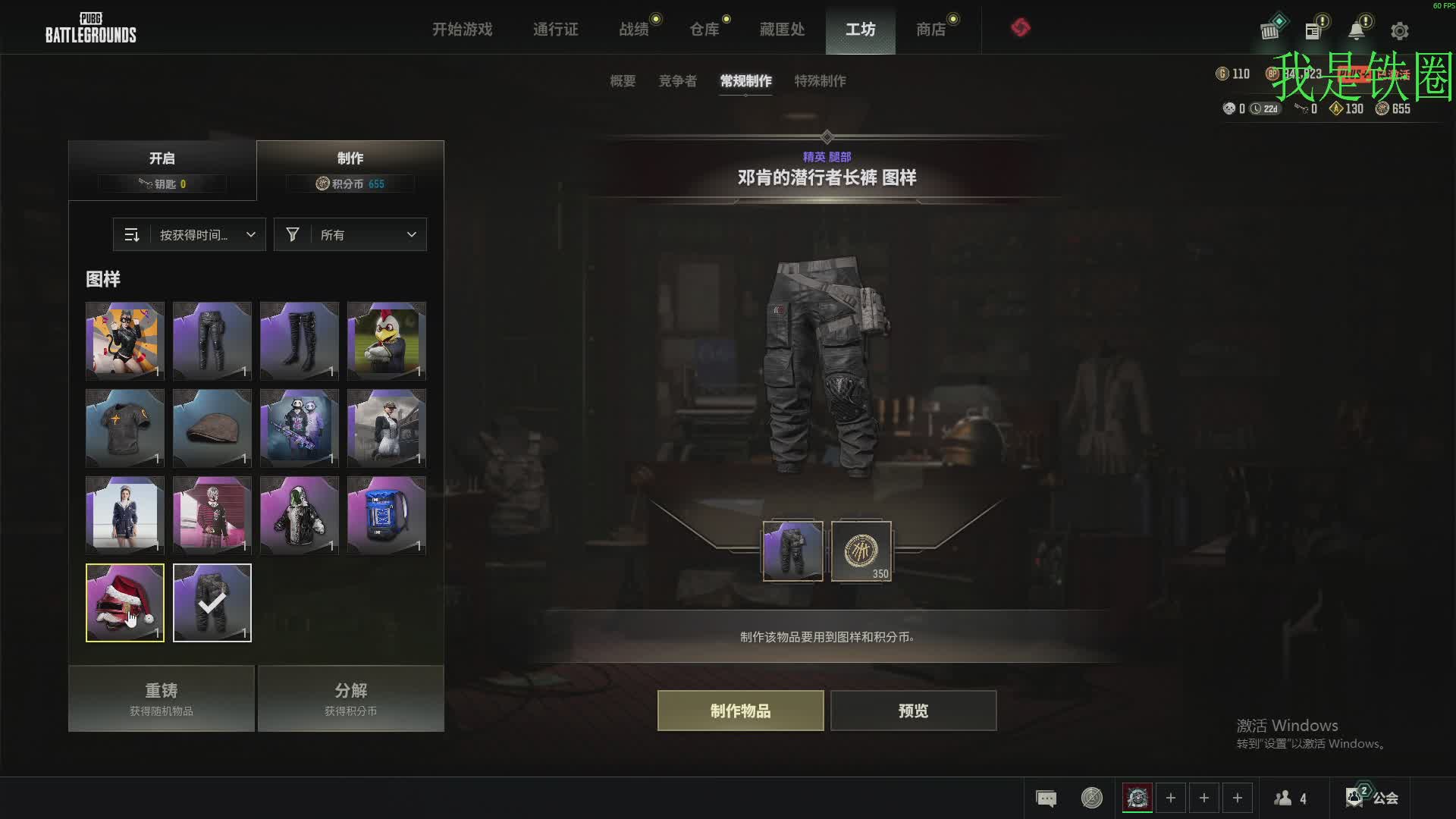
Task: Open the 公会 guild panel
Action: 1373,798
